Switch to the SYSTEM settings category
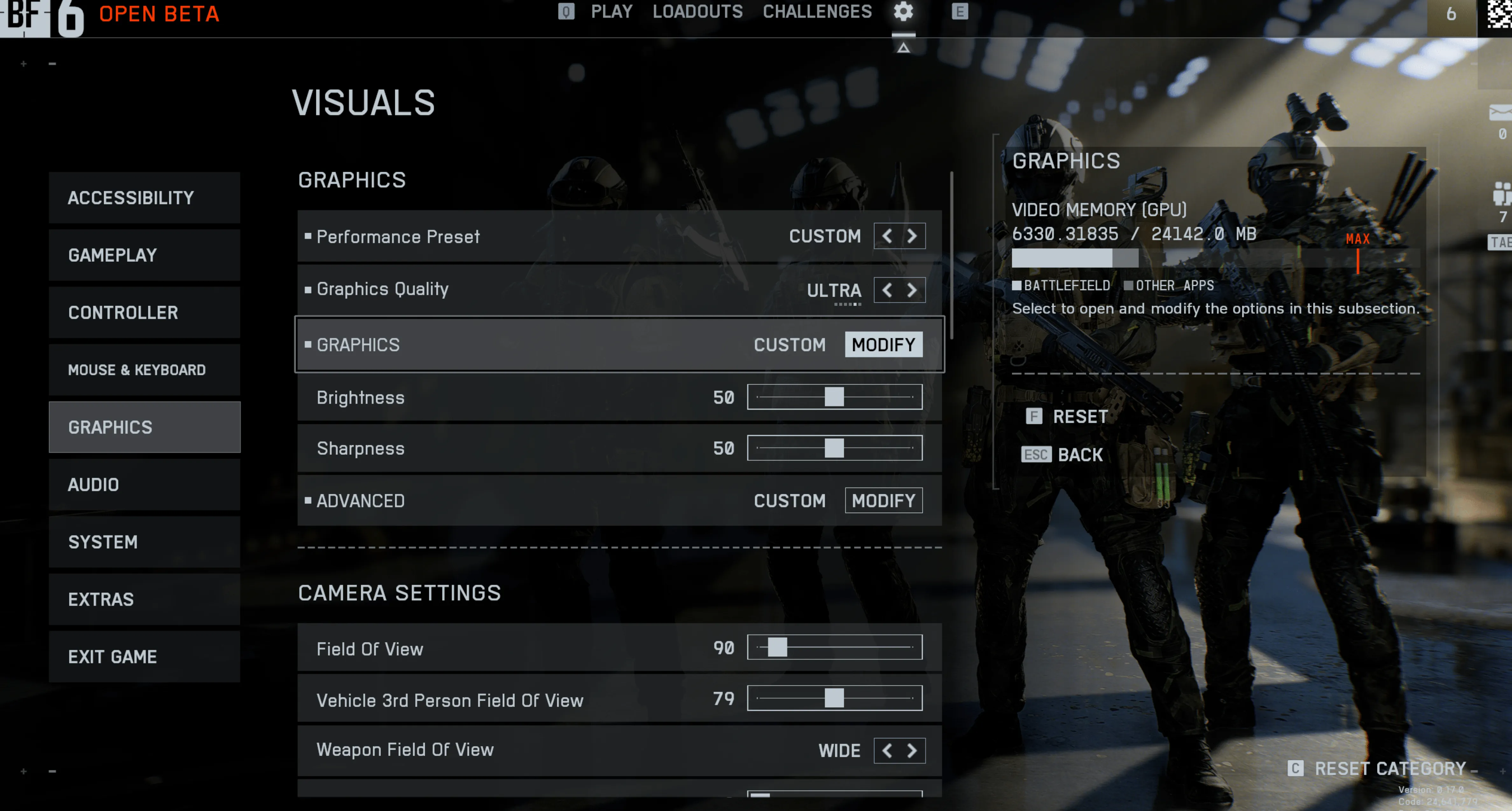 144,542
